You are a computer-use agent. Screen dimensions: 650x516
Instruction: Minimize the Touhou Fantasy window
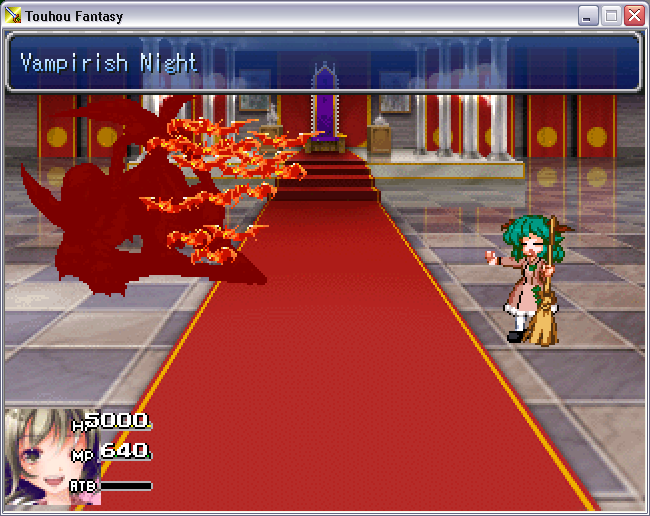[588, 15]
